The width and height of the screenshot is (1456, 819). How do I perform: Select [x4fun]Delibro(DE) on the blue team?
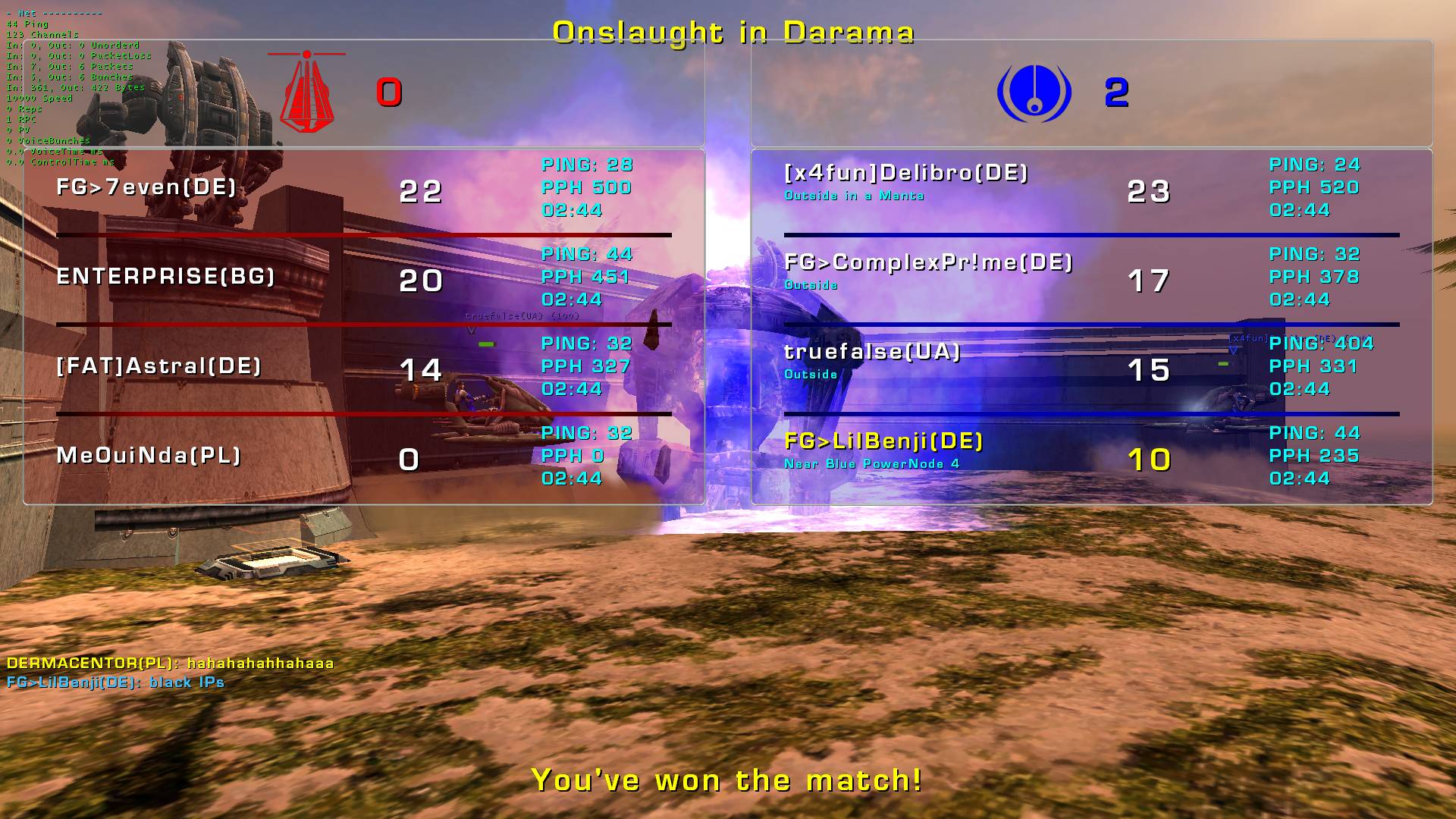tap(905, 174)
